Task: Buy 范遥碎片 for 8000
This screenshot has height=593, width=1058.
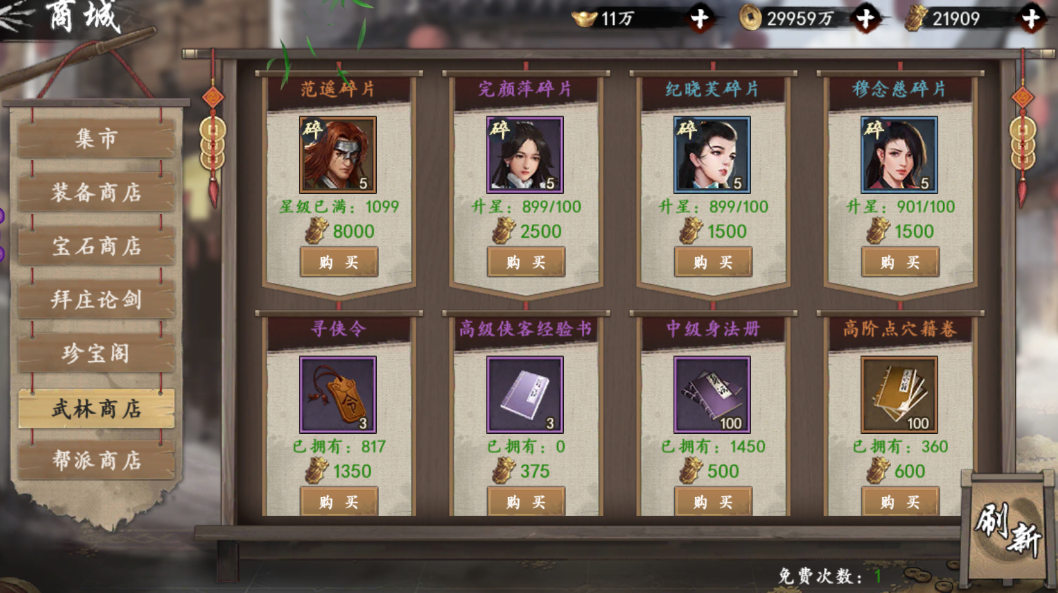Action: coord(339,262)
